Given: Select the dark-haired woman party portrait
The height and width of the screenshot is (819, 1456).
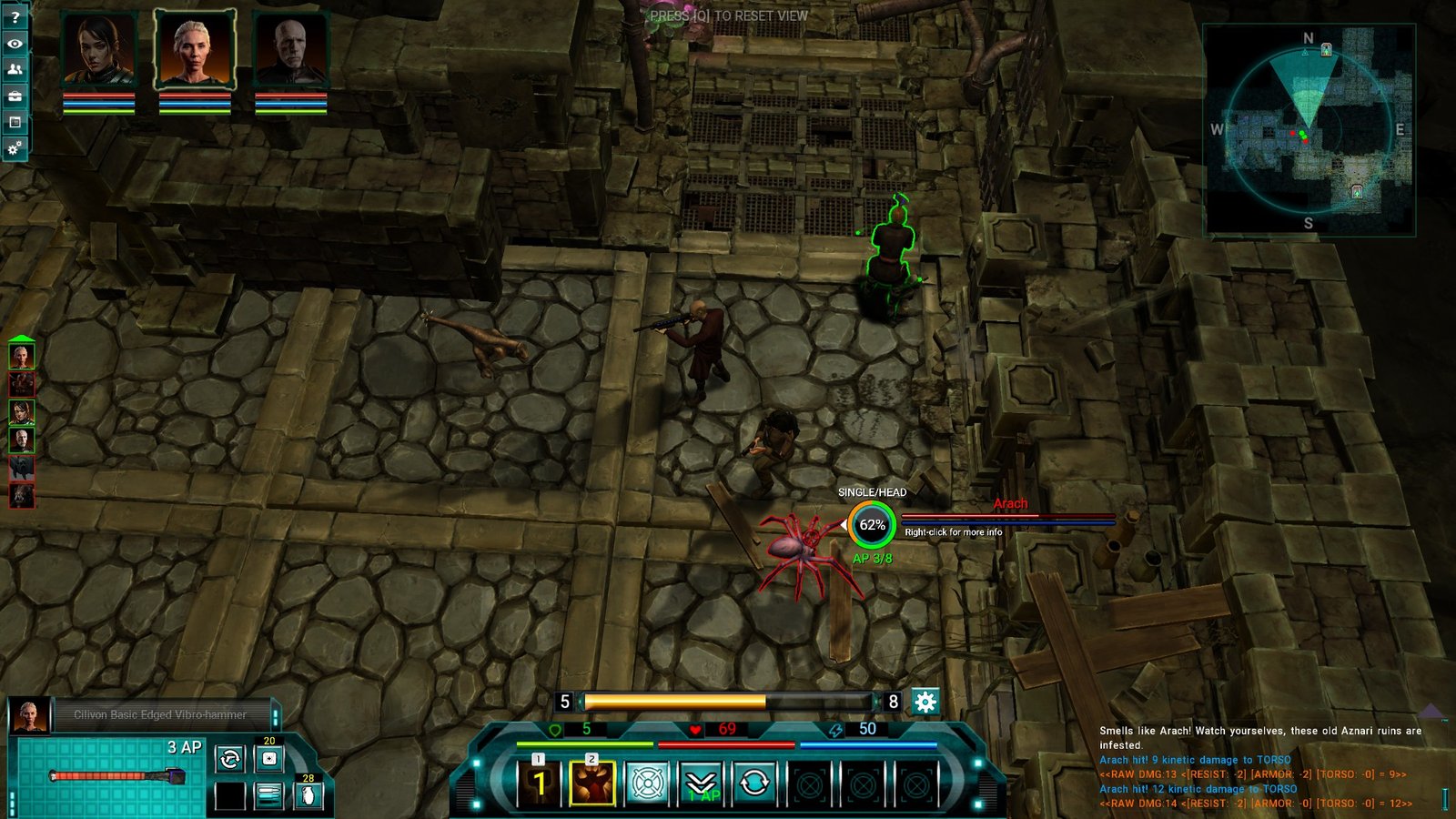Looking at the screenshot, I should point(98,50).
